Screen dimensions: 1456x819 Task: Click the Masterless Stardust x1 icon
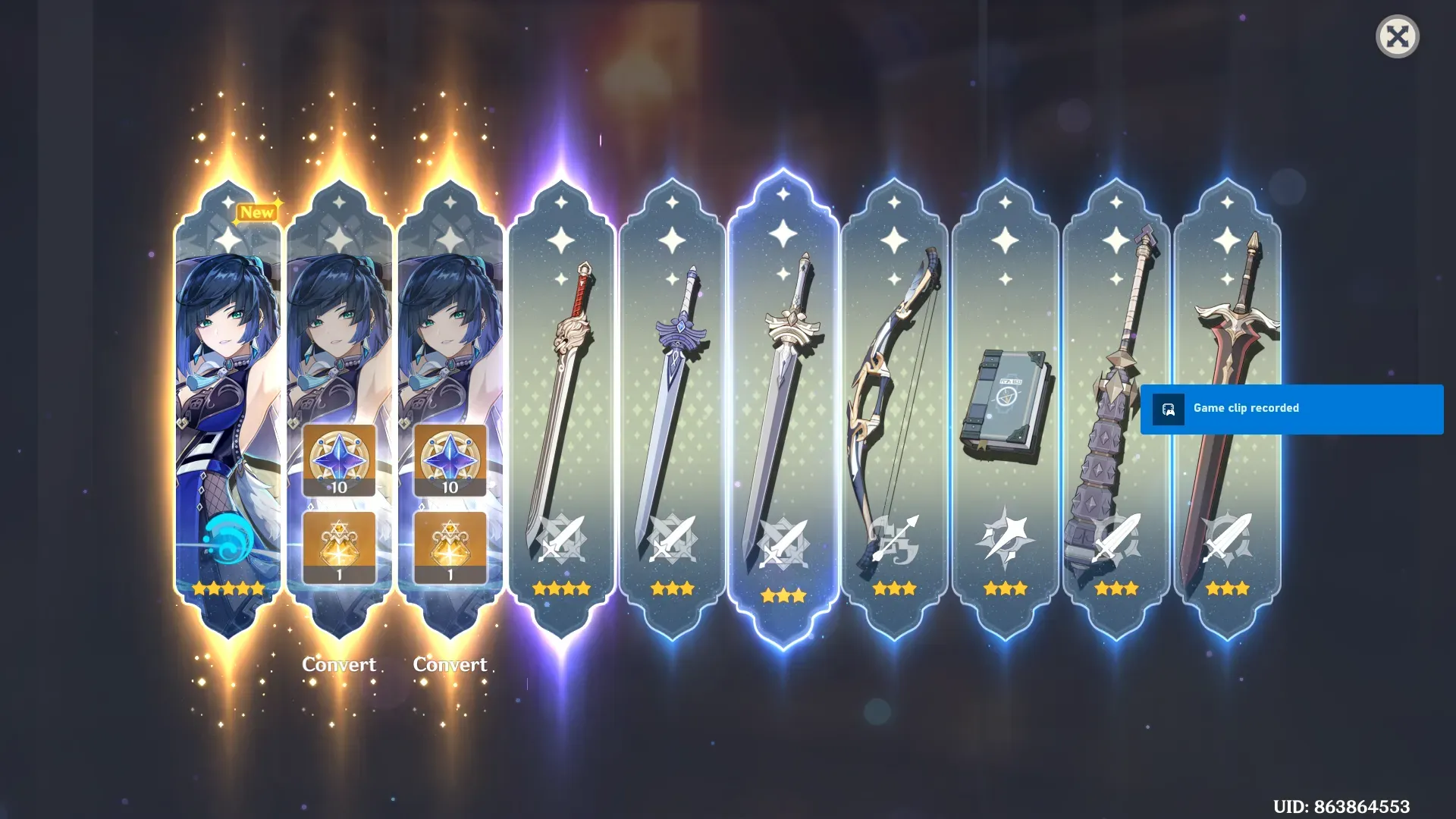tap(339, 544)
